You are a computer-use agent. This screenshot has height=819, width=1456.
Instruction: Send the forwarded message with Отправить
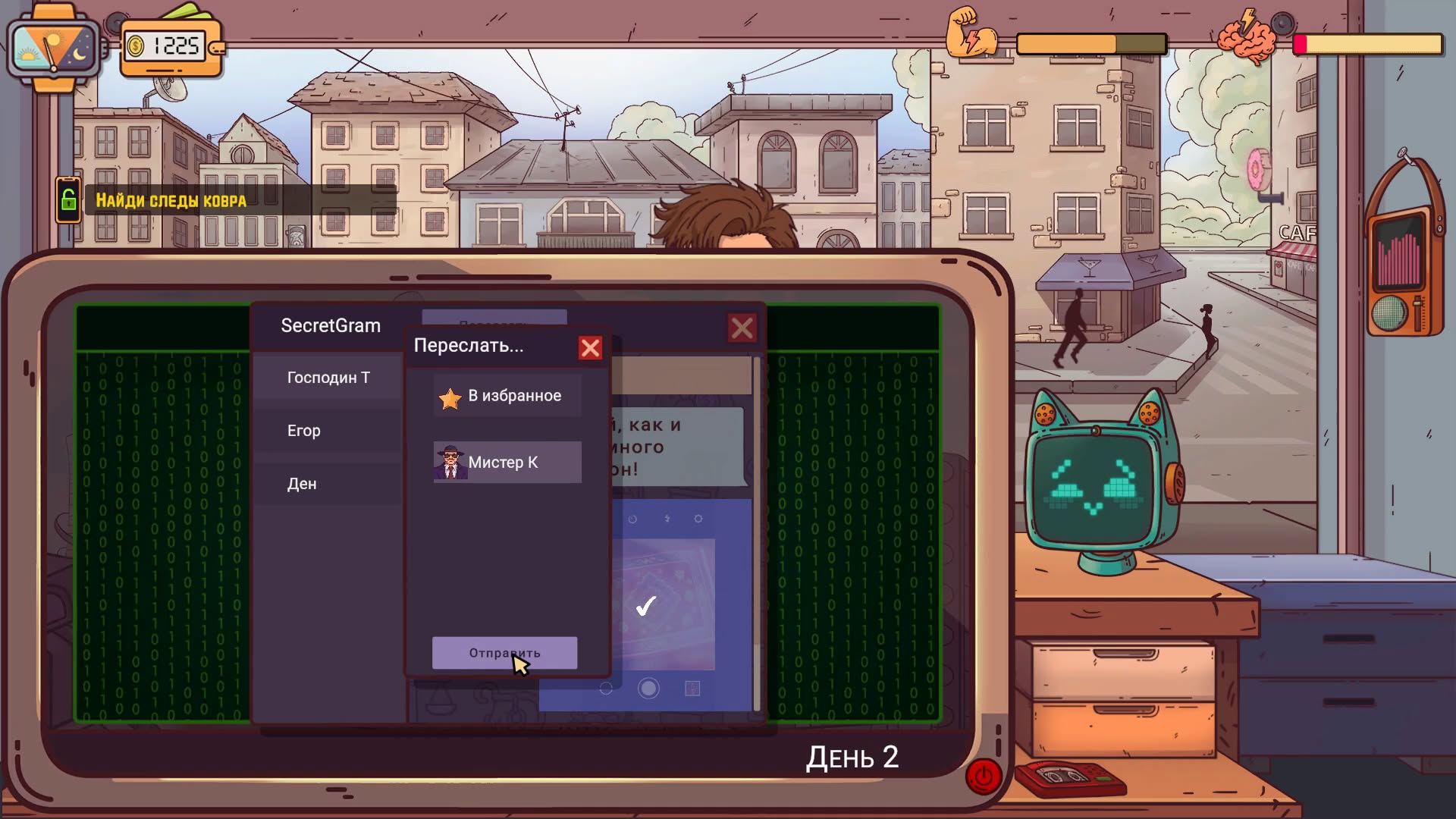pos(504,653)
